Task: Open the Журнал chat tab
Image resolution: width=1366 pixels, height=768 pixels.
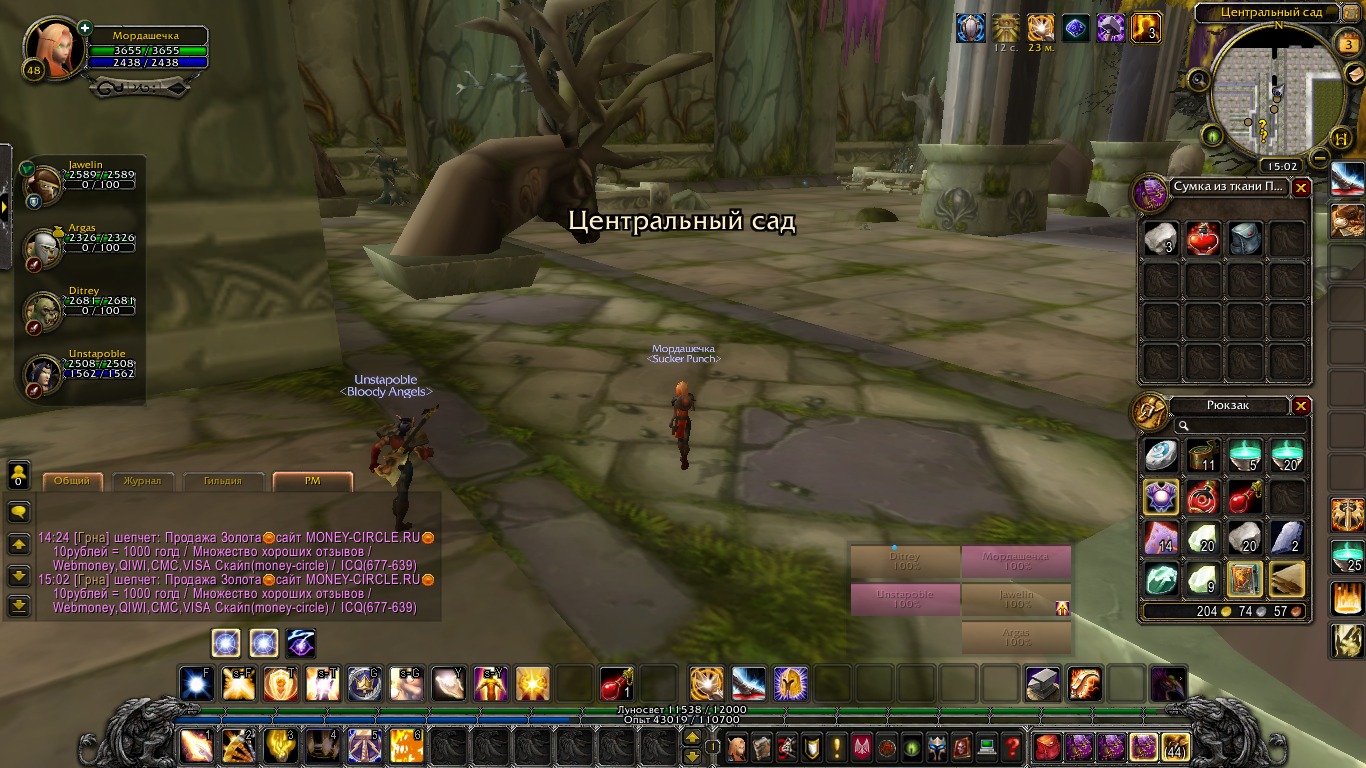Action: [142, 481]
